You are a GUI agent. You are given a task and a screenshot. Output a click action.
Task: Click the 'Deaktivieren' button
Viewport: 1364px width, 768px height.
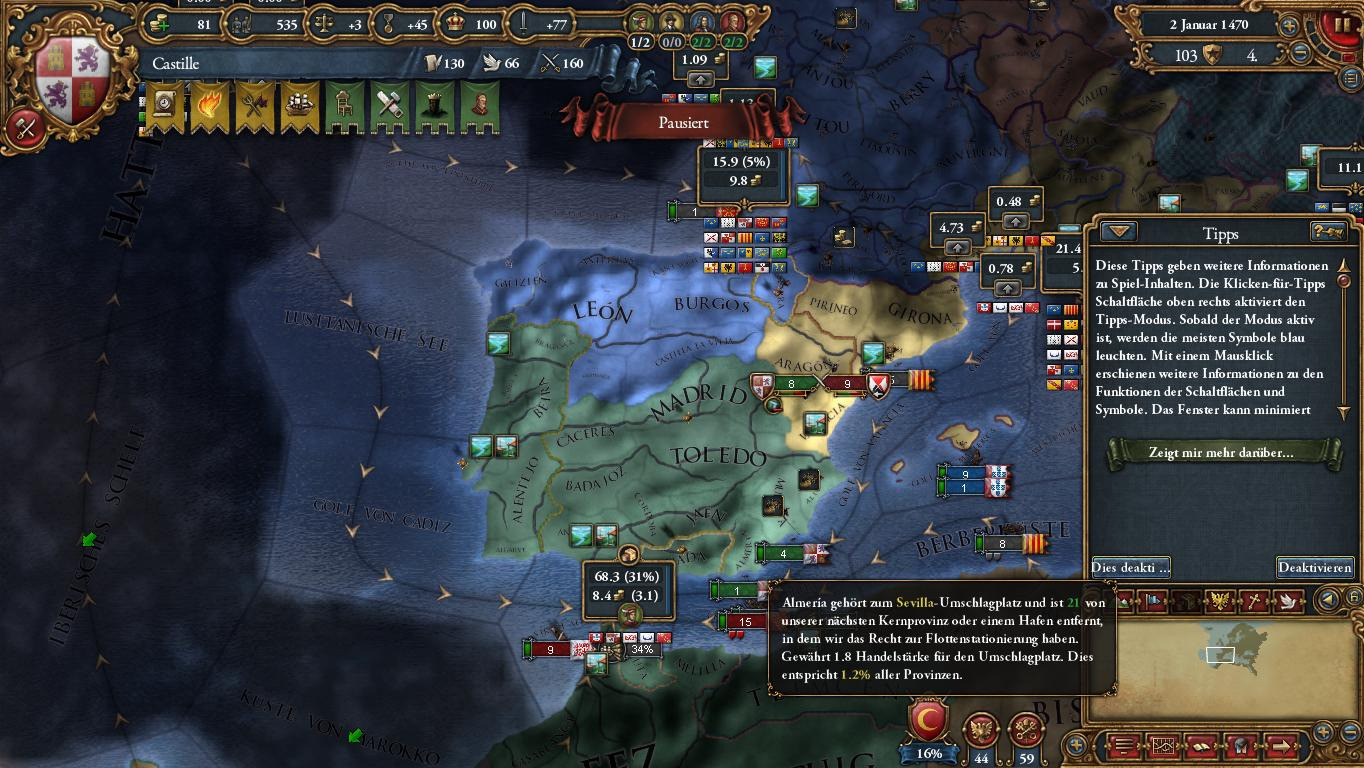1314,567
